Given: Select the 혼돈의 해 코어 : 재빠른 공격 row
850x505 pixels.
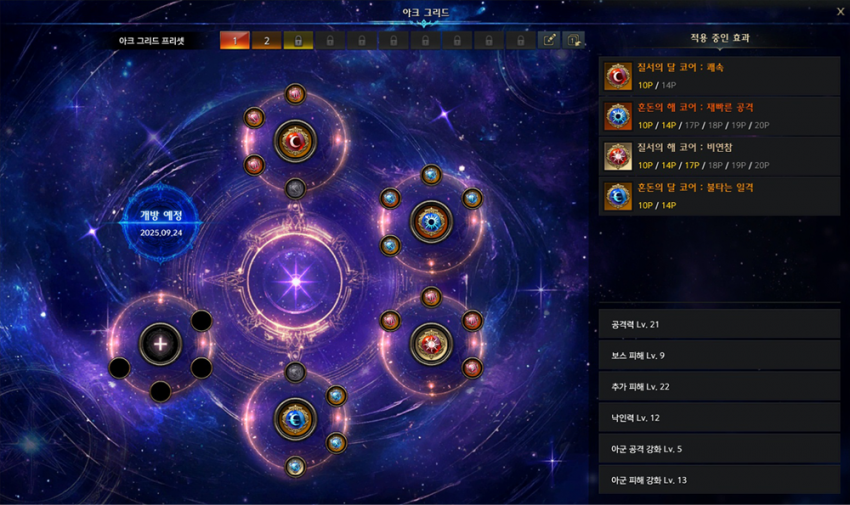Looking at the screenshot, I should (x=719, y=116).
